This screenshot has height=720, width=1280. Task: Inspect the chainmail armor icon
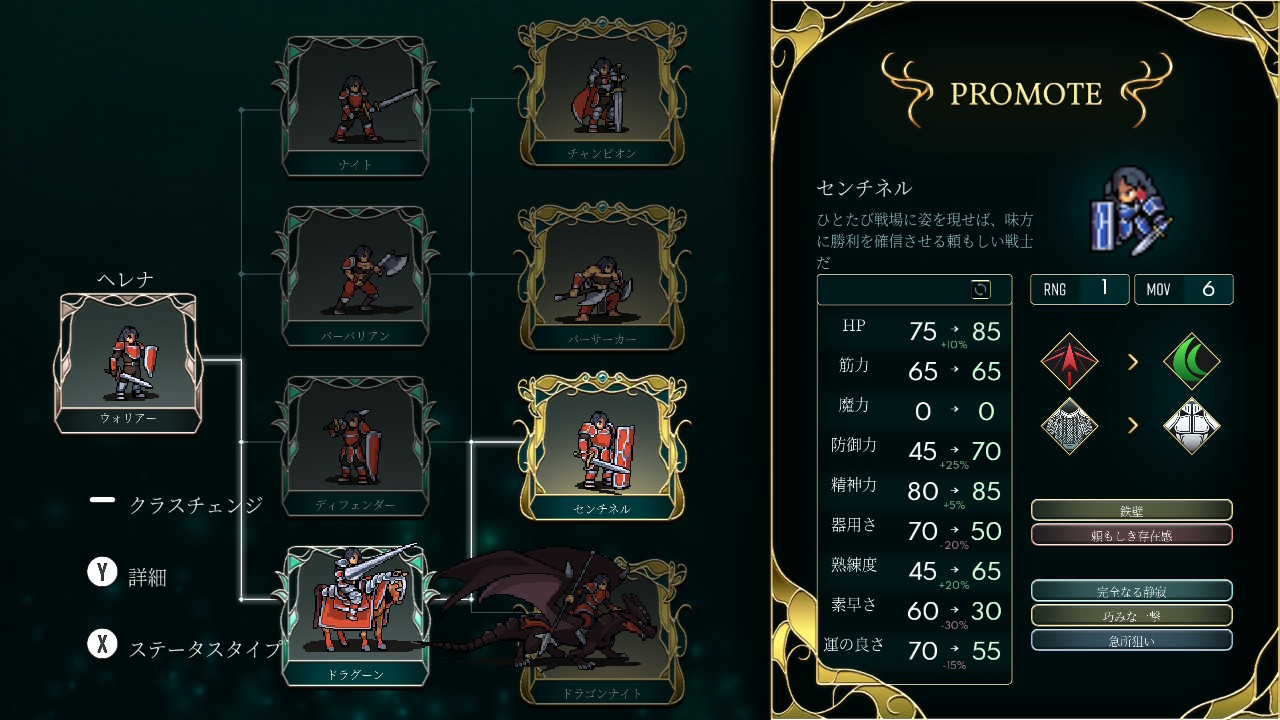point(1069,426)
